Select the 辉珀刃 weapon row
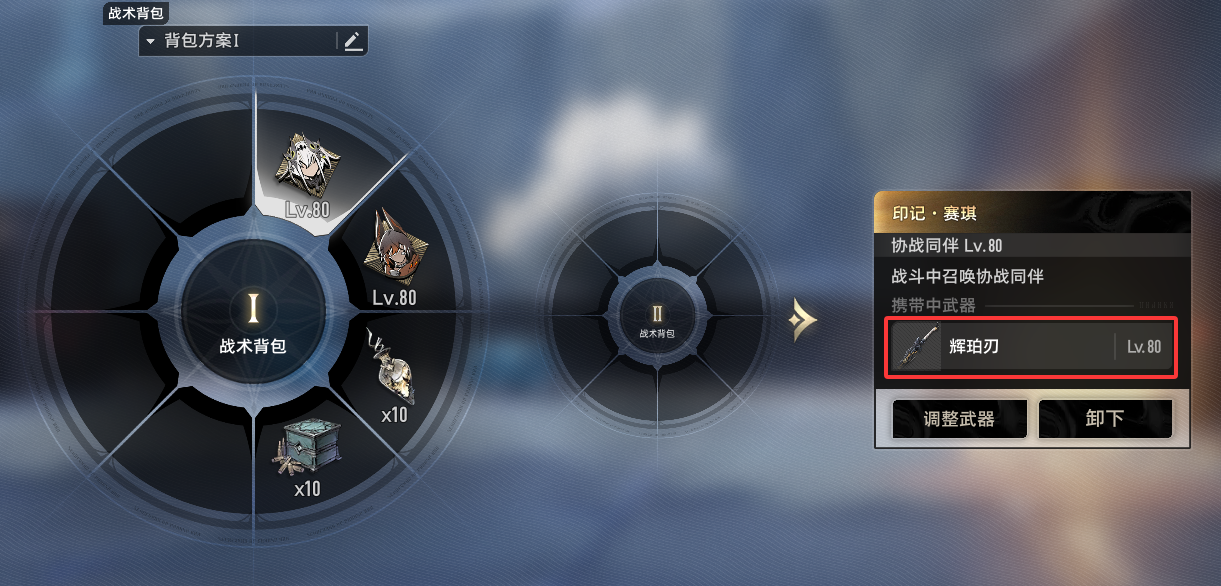The width and height of the screenshot is (1221, 586). [x=1029, y=347]
